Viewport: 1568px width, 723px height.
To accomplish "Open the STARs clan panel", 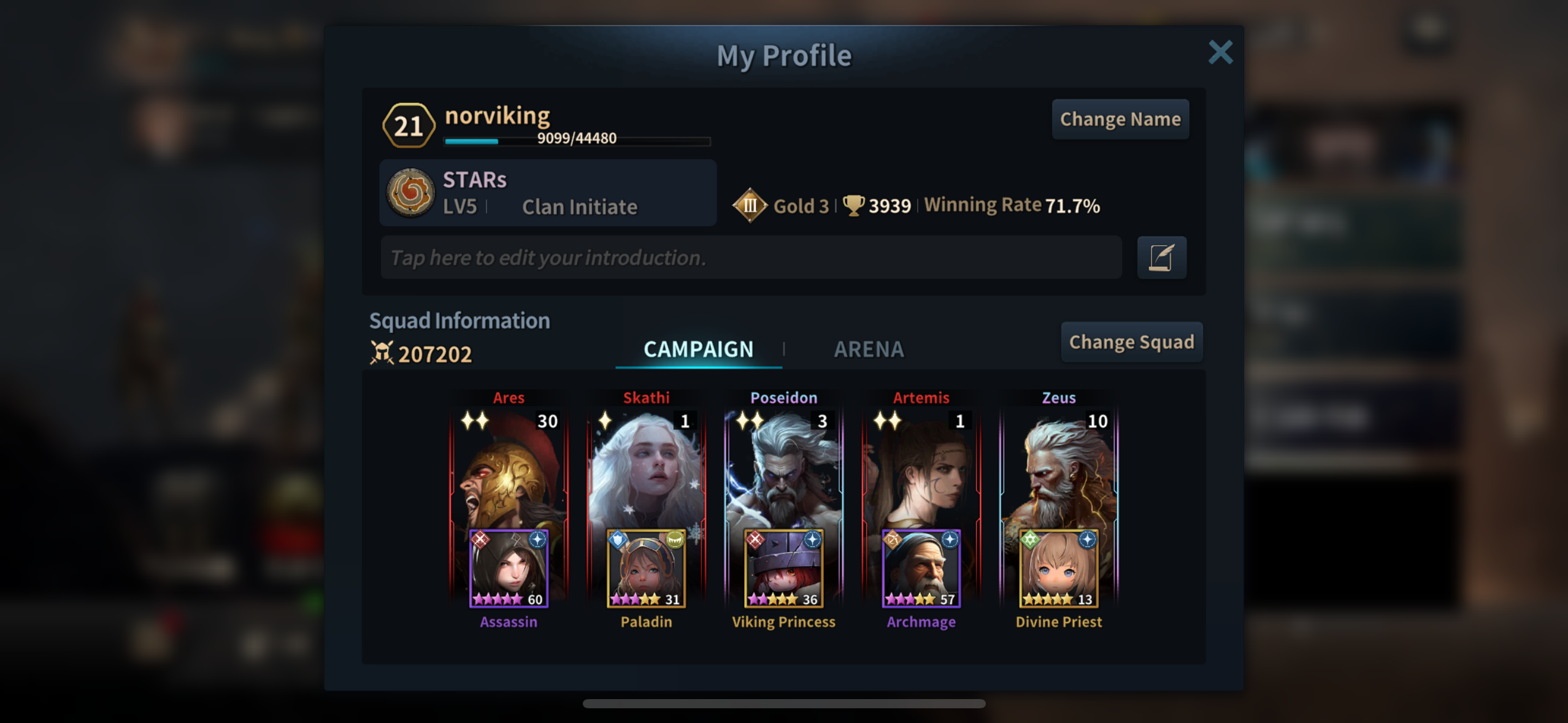I will (x=547, y=193).
